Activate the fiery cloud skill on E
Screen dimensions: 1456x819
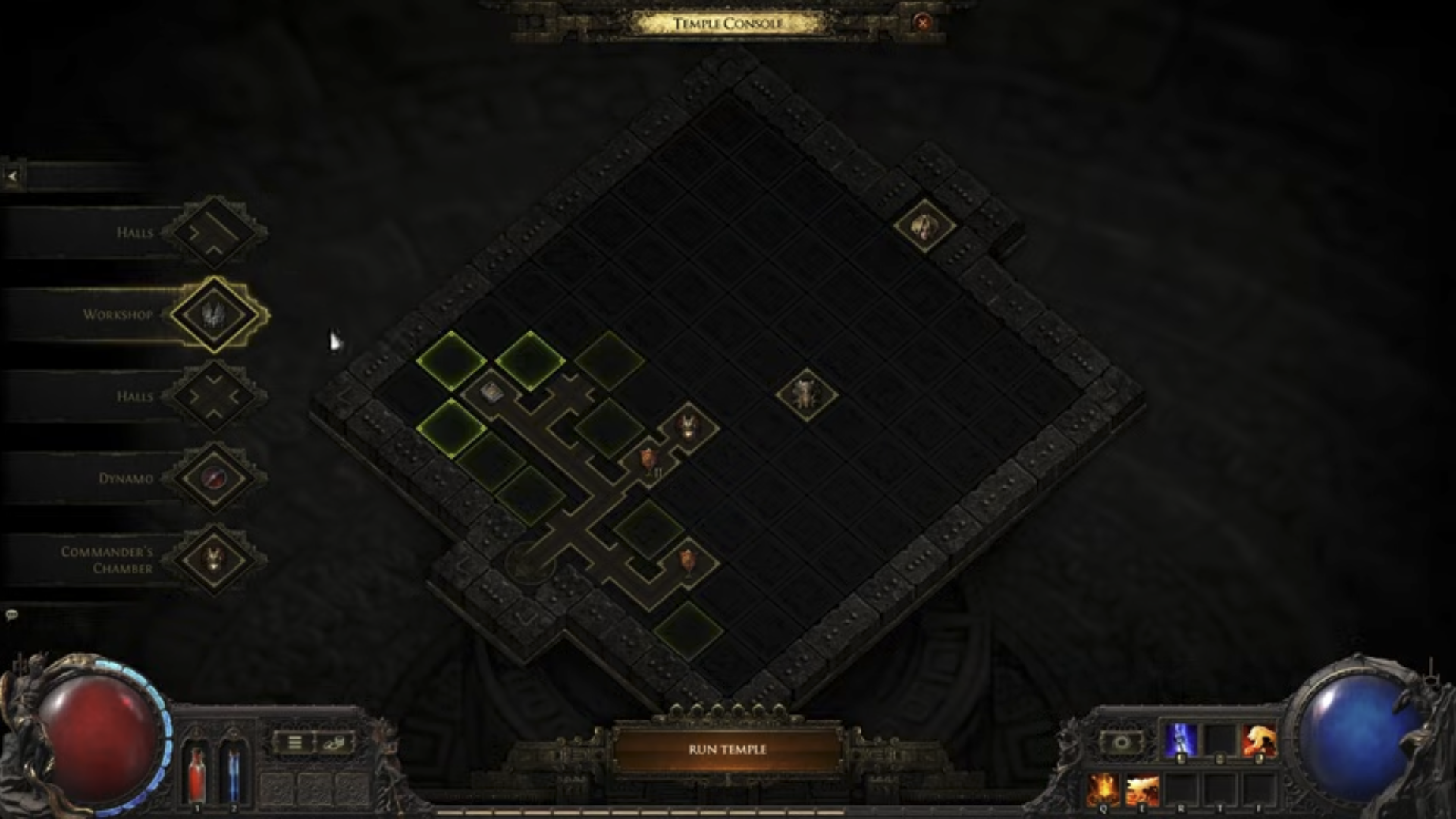pyautogui.click(x=1142, y=790)
